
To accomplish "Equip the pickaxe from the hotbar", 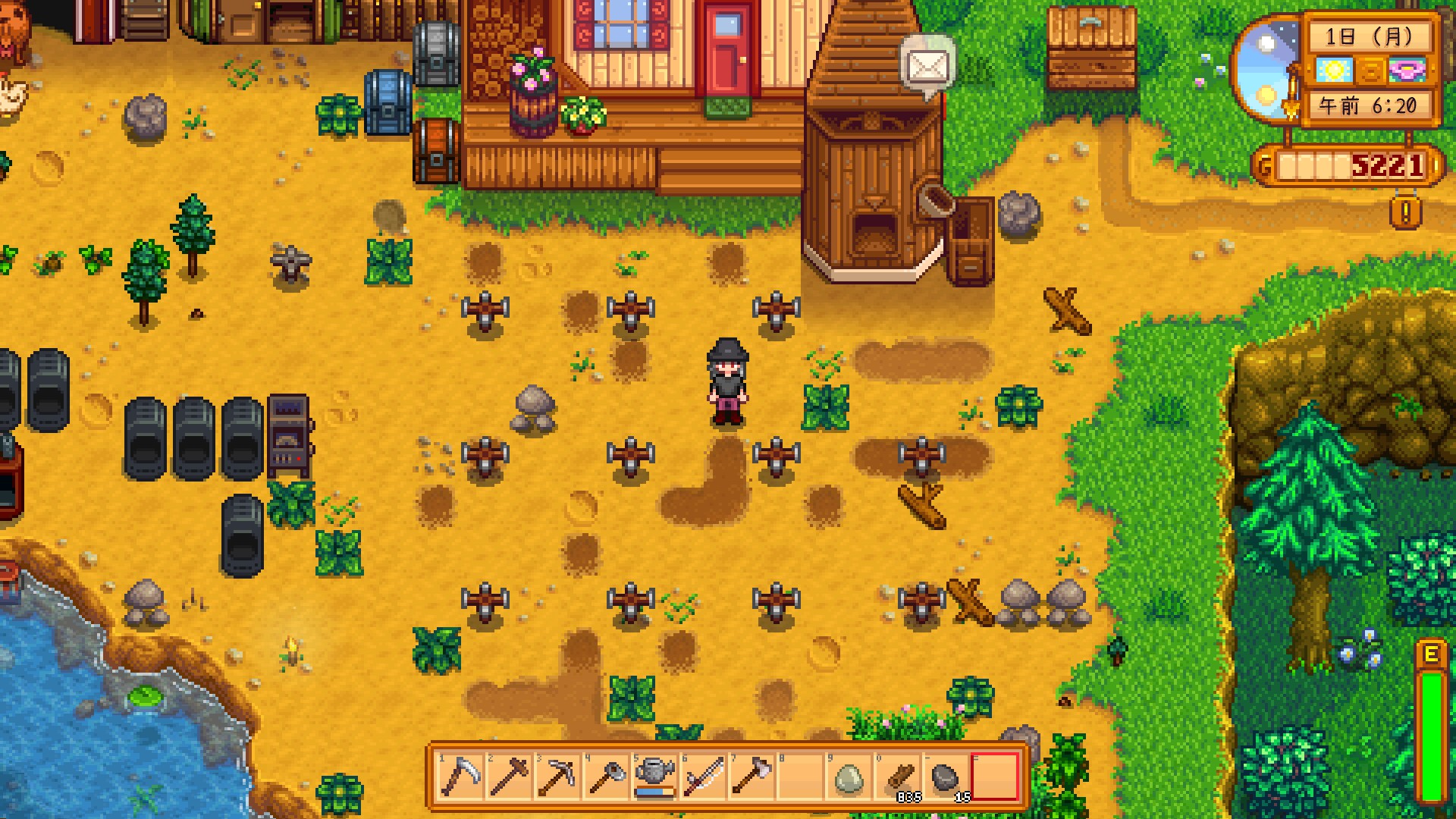I will click(x=557, y=777).
